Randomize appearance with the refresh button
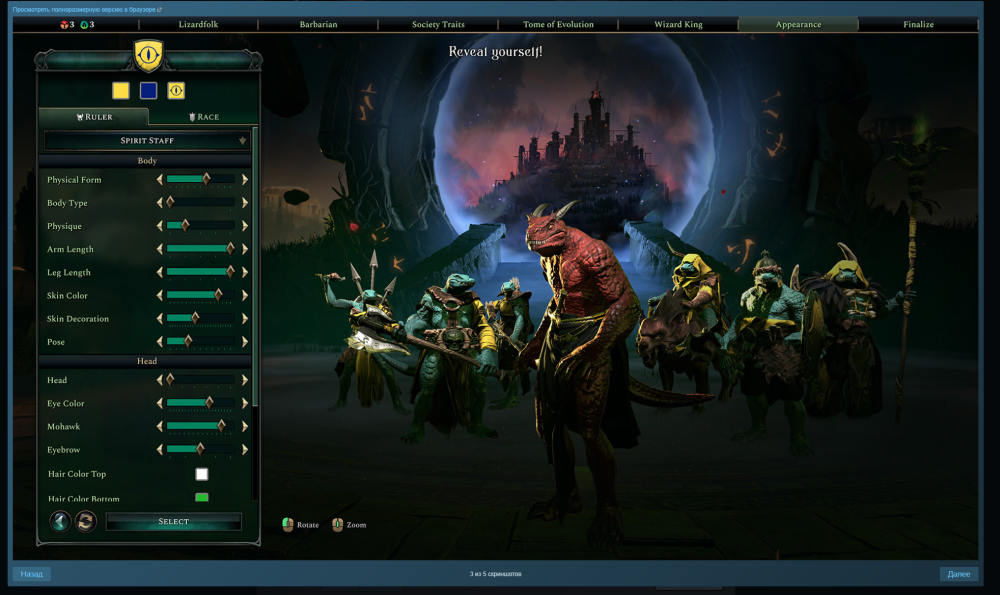This screenshot has width=1000, height=595. point(86,521)
